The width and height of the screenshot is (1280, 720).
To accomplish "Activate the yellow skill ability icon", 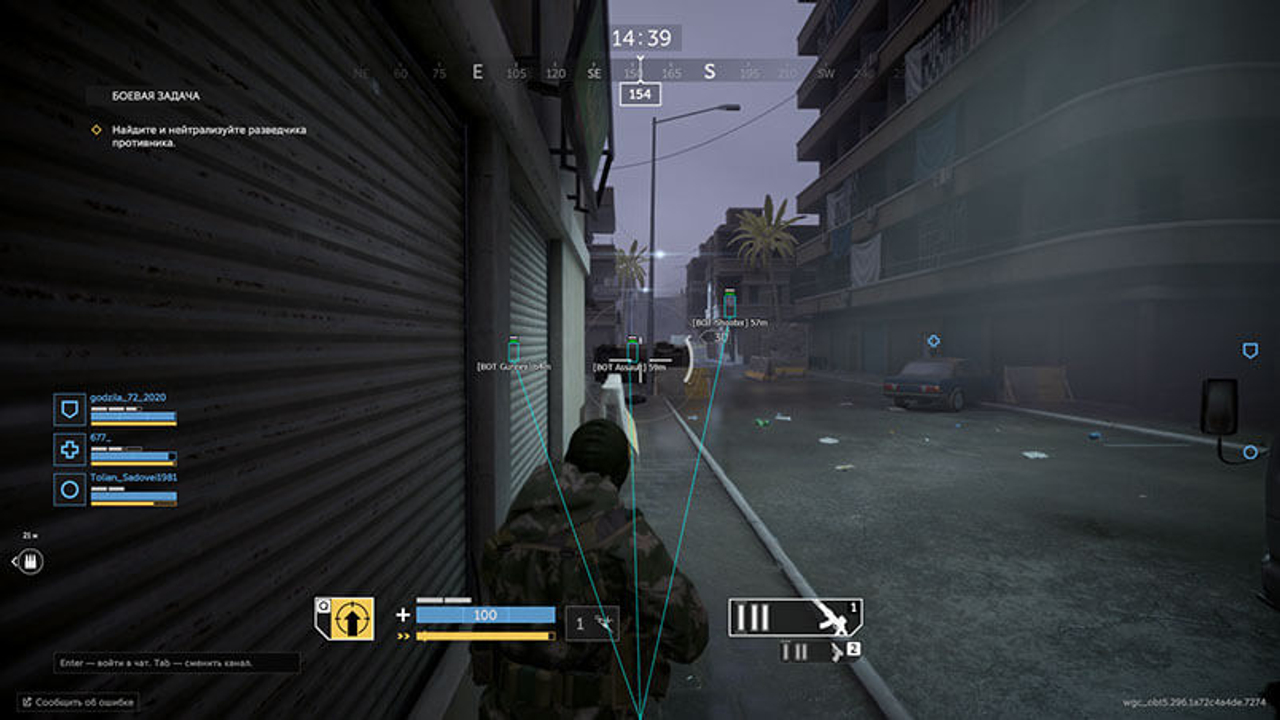I will (x=353, y=618).
